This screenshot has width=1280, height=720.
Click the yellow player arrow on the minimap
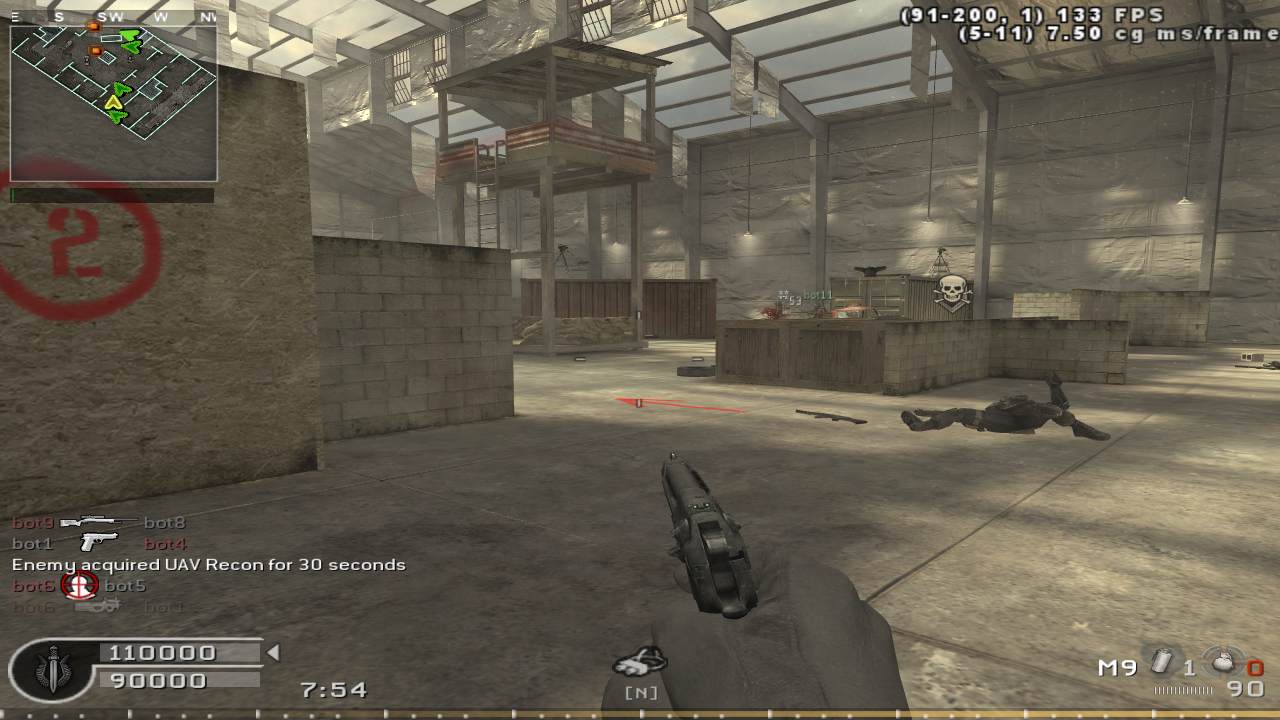(x=116, y=100)
